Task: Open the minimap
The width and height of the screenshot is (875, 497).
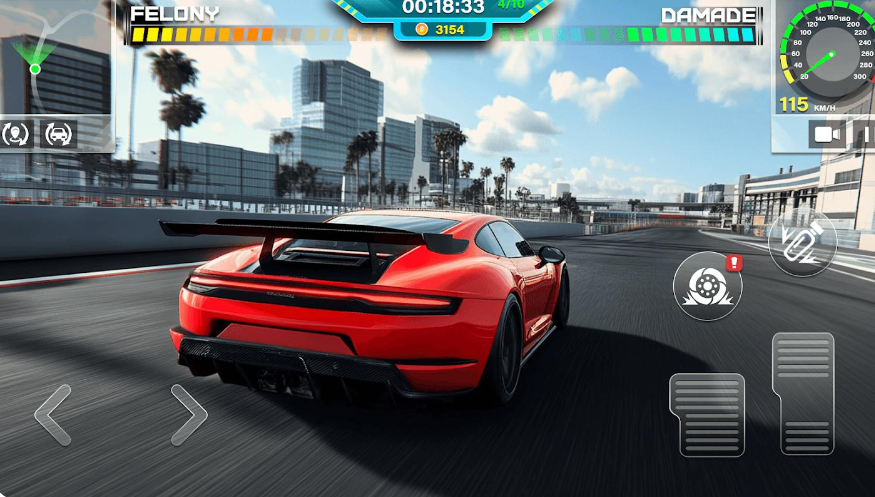Action: point(55,60)
